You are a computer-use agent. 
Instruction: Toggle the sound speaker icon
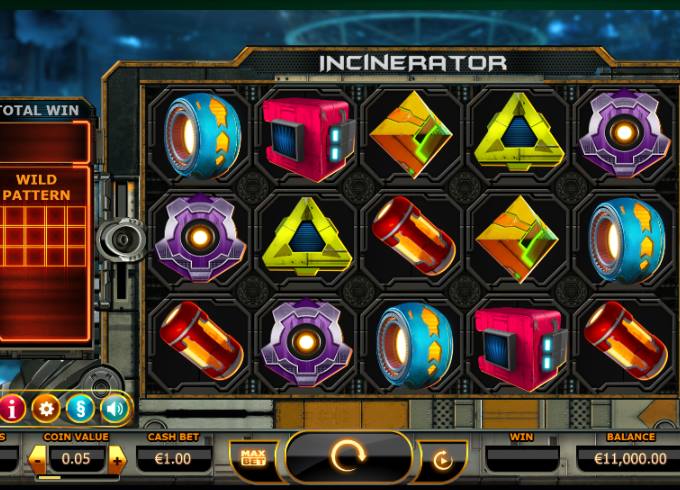point(115,407)
